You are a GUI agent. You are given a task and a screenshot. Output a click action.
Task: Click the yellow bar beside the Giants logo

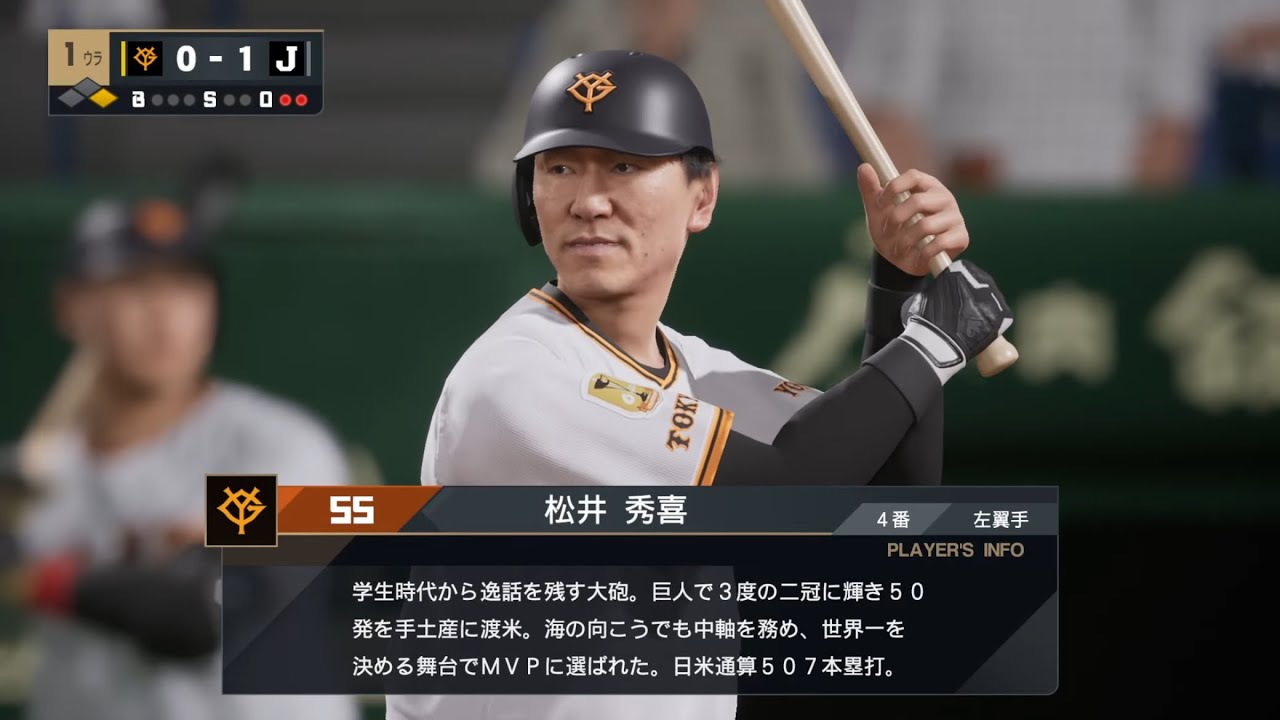pyautogui.click(x=124, y=57)
